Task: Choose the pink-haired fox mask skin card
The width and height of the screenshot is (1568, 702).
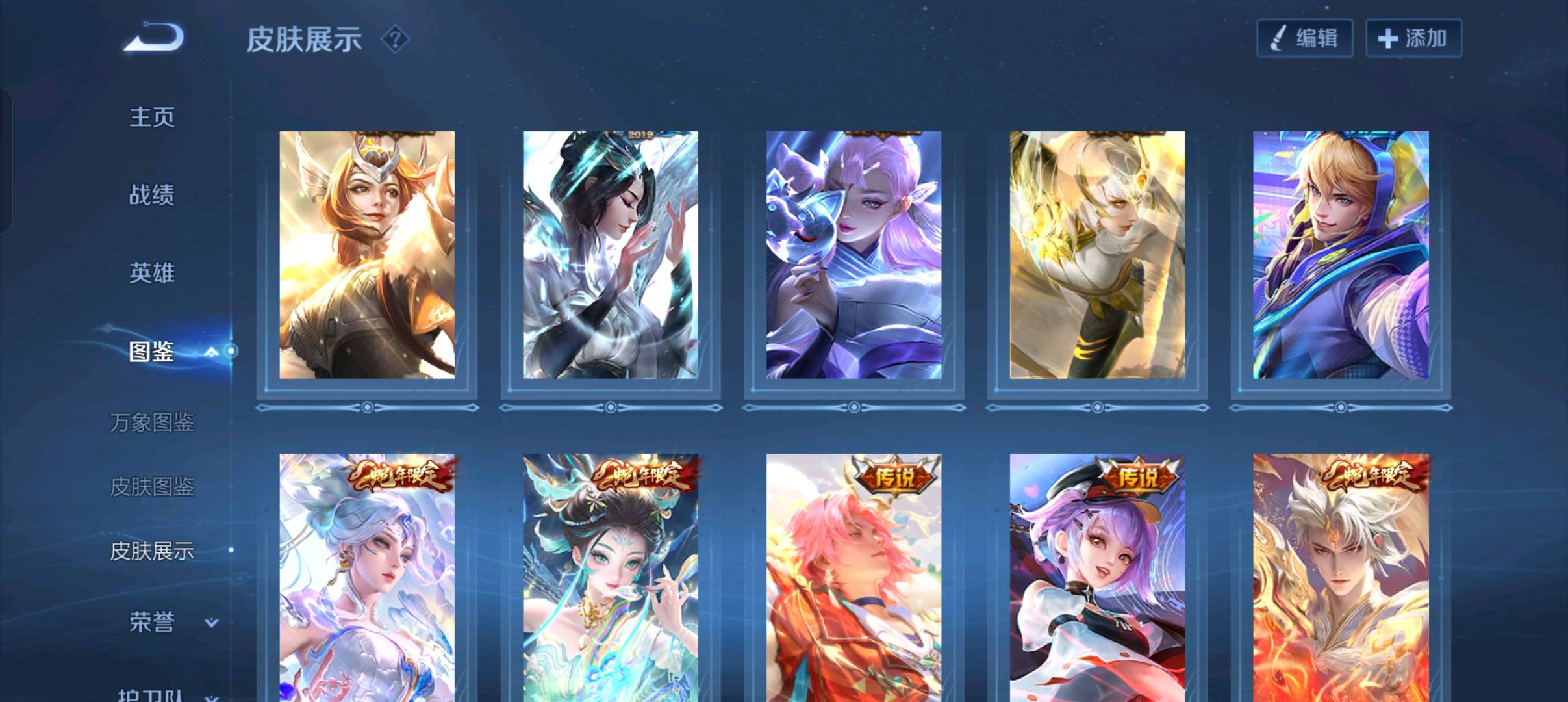Action: coord(854,255)
